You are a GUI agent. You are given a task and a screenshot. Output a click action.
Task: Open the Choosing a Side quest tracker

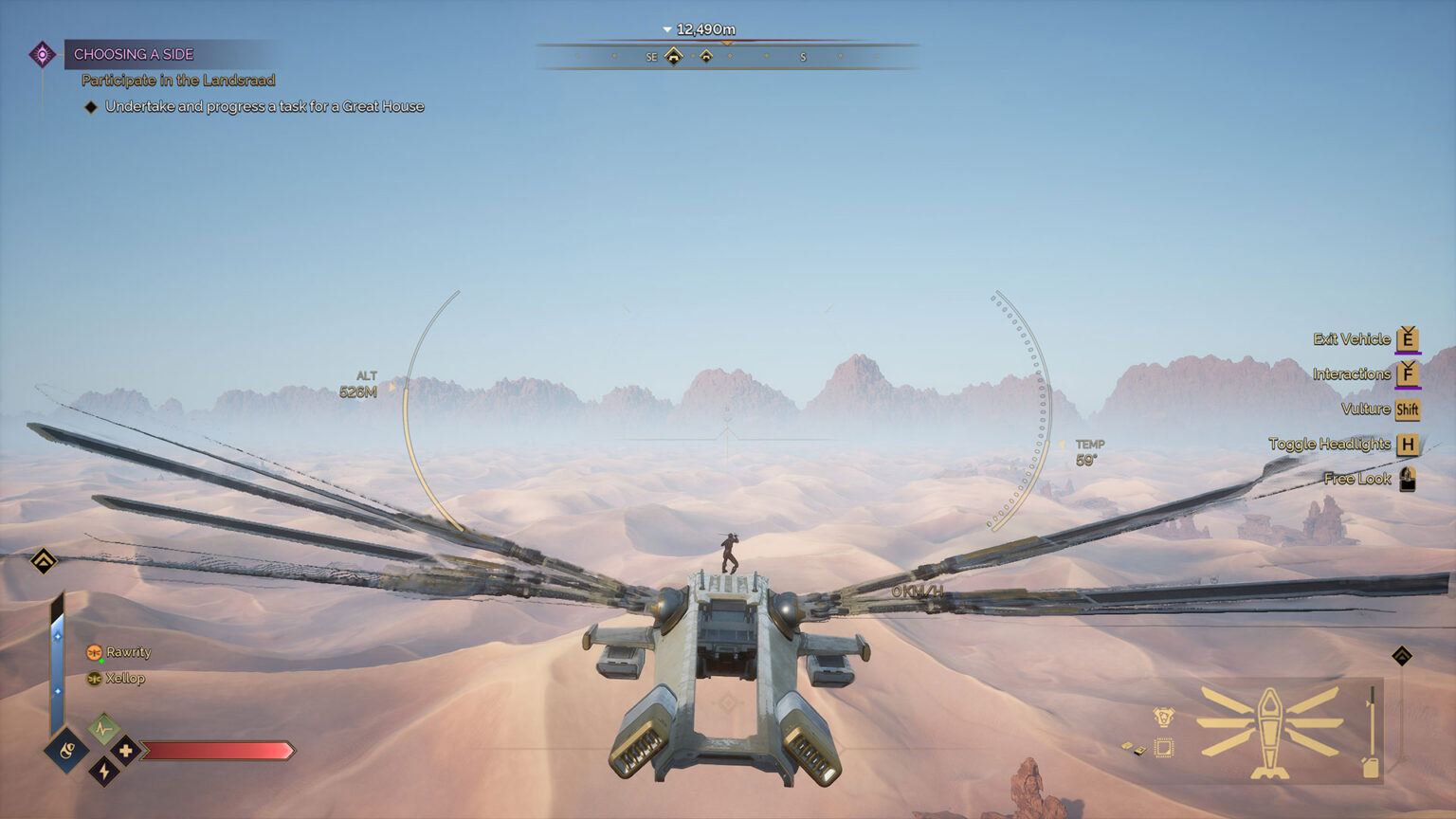134,54
